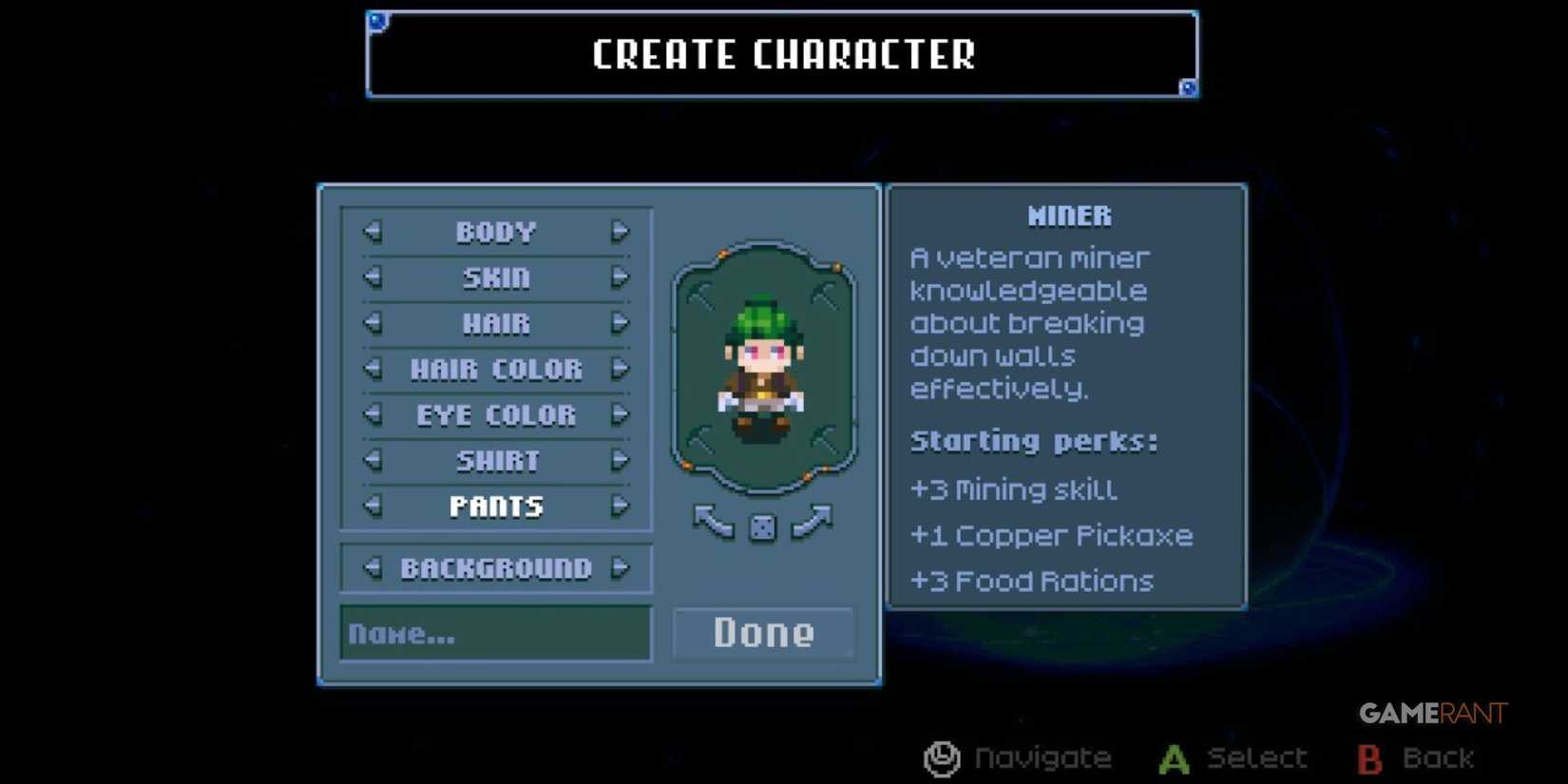
Task: Click the red B Back icon
Action: [x=1368, y=757]
